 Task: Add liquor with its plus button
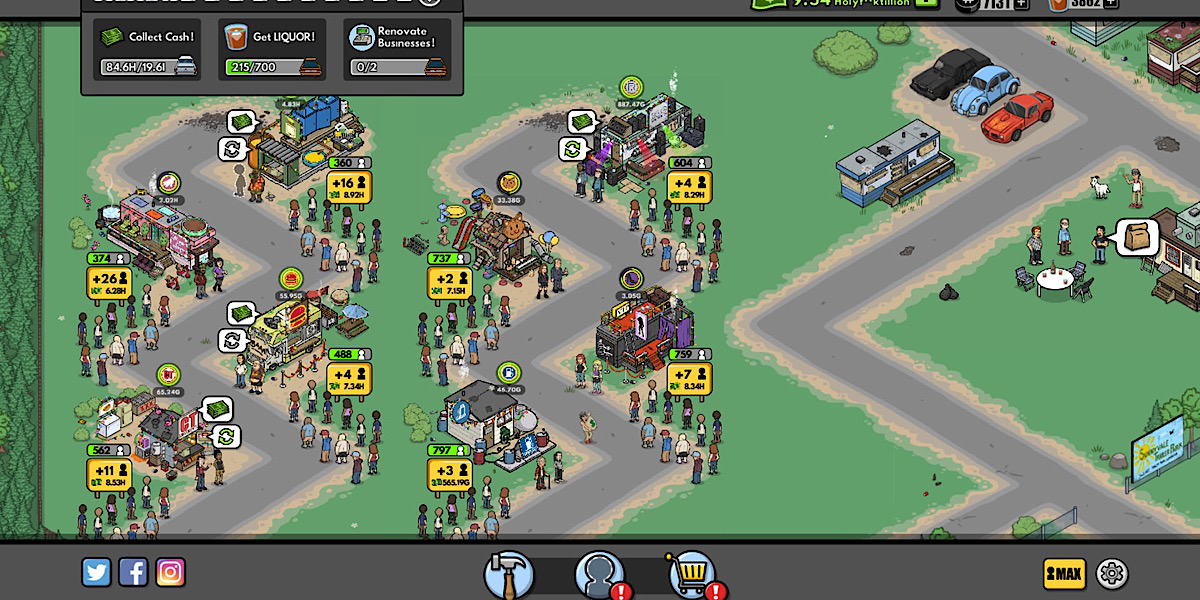(x=1108, y=3)
